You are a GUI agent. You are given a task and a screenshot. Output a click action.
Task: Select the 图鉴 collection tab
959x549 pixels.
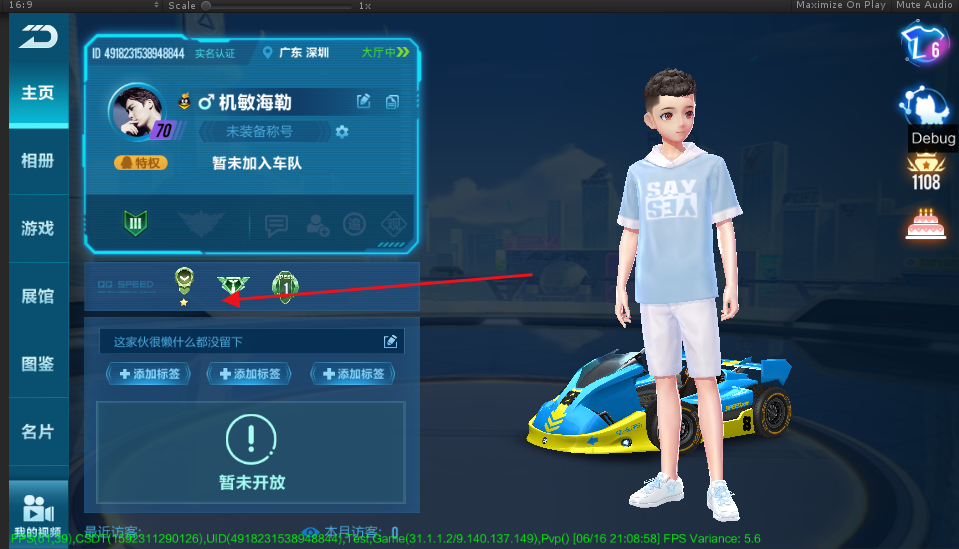point(38,364)
